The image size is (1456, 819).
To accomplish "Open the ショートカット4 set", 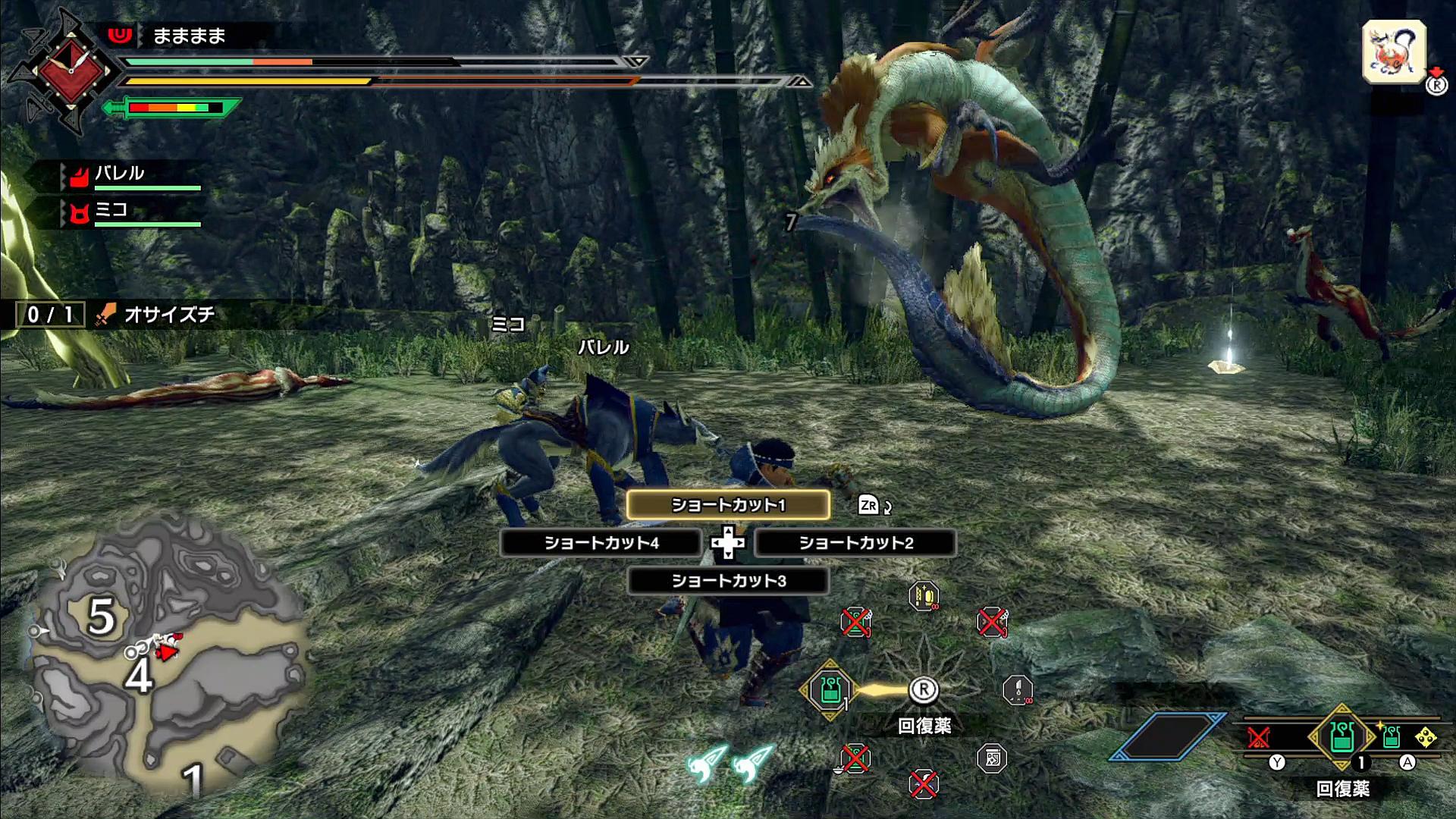I will pos(601,543).
